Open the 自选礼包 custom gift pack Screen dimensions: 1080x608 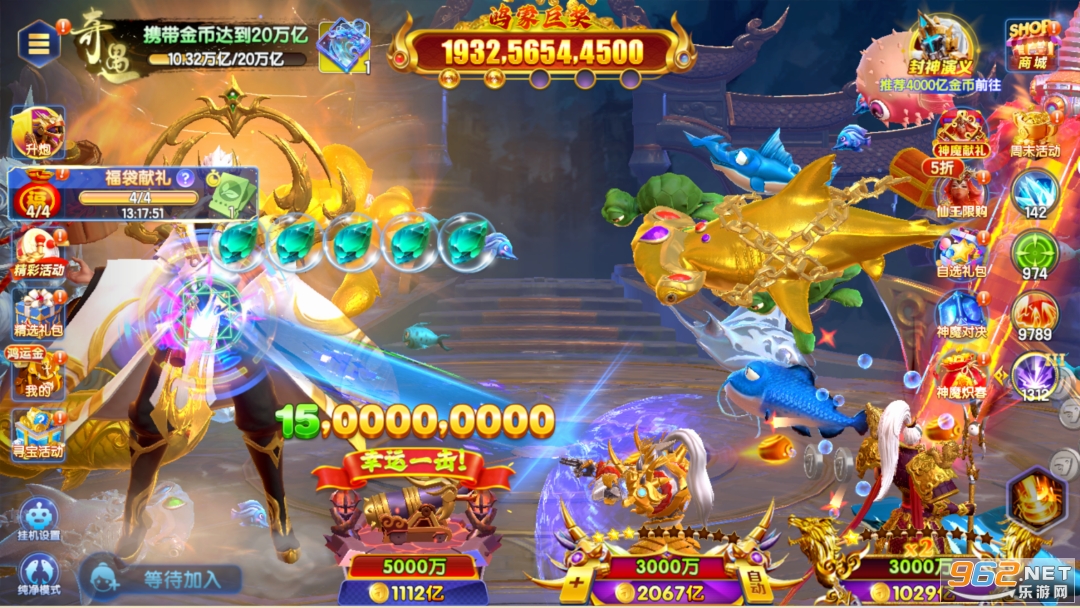coord(961,253)
